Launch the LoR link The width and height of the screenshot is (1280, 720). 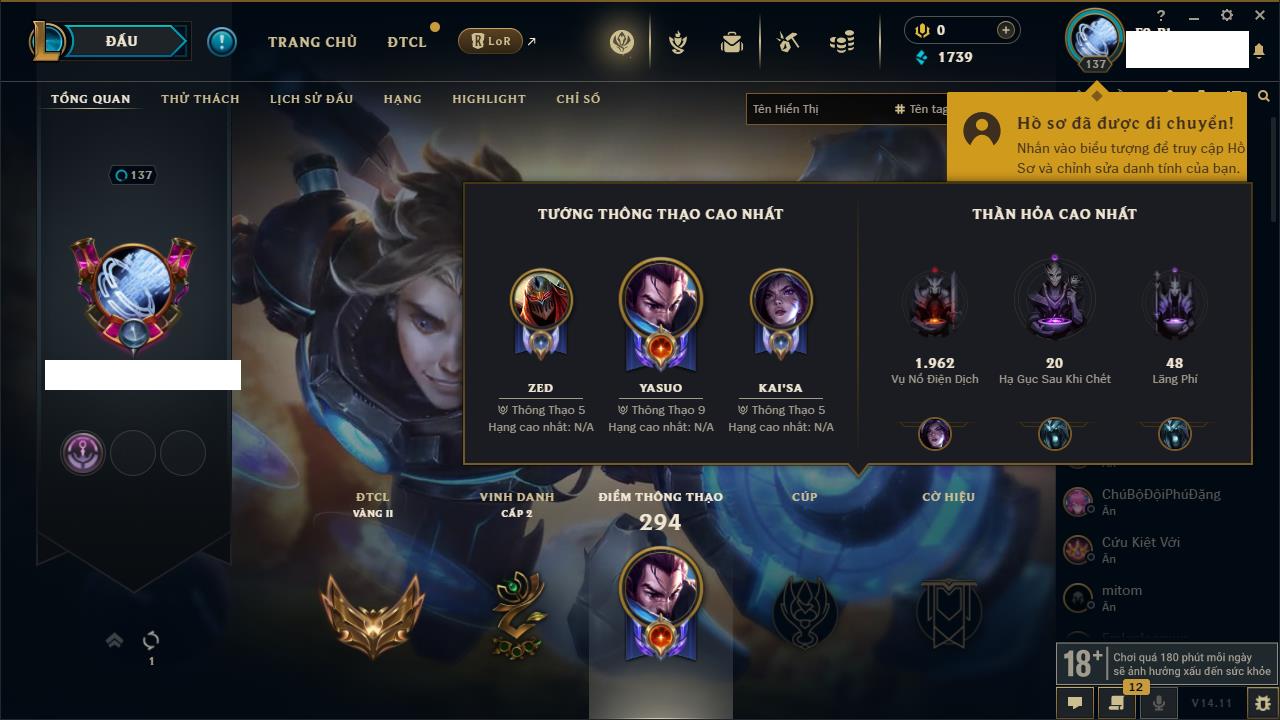tap(491, 41)
